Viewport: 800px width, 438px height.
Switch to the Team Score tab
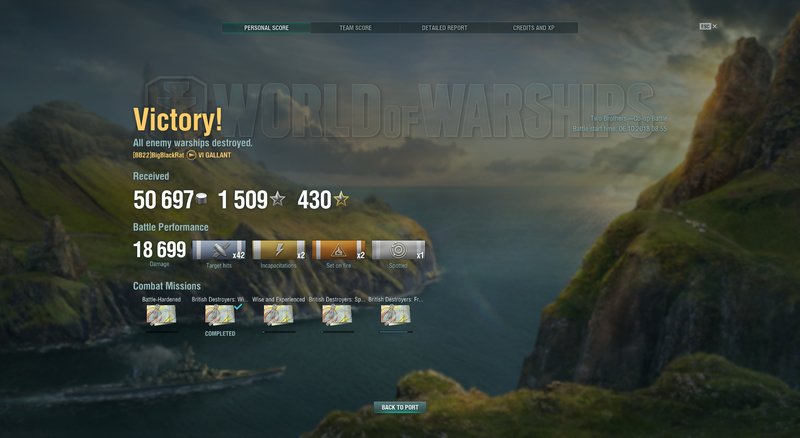point(355,28)
